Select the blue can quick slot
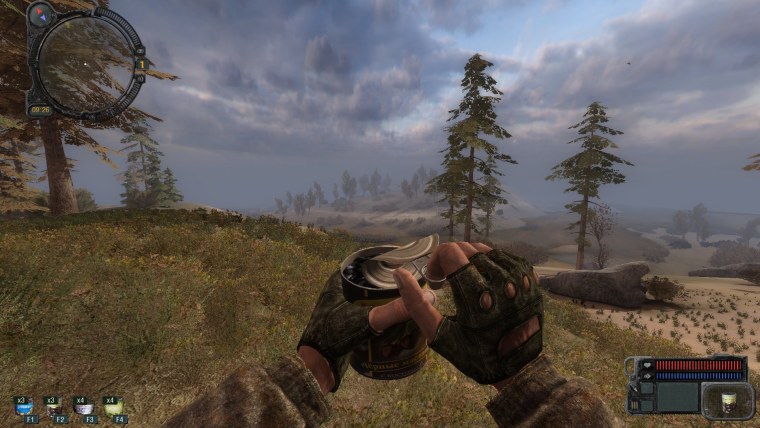 [23, 406]
